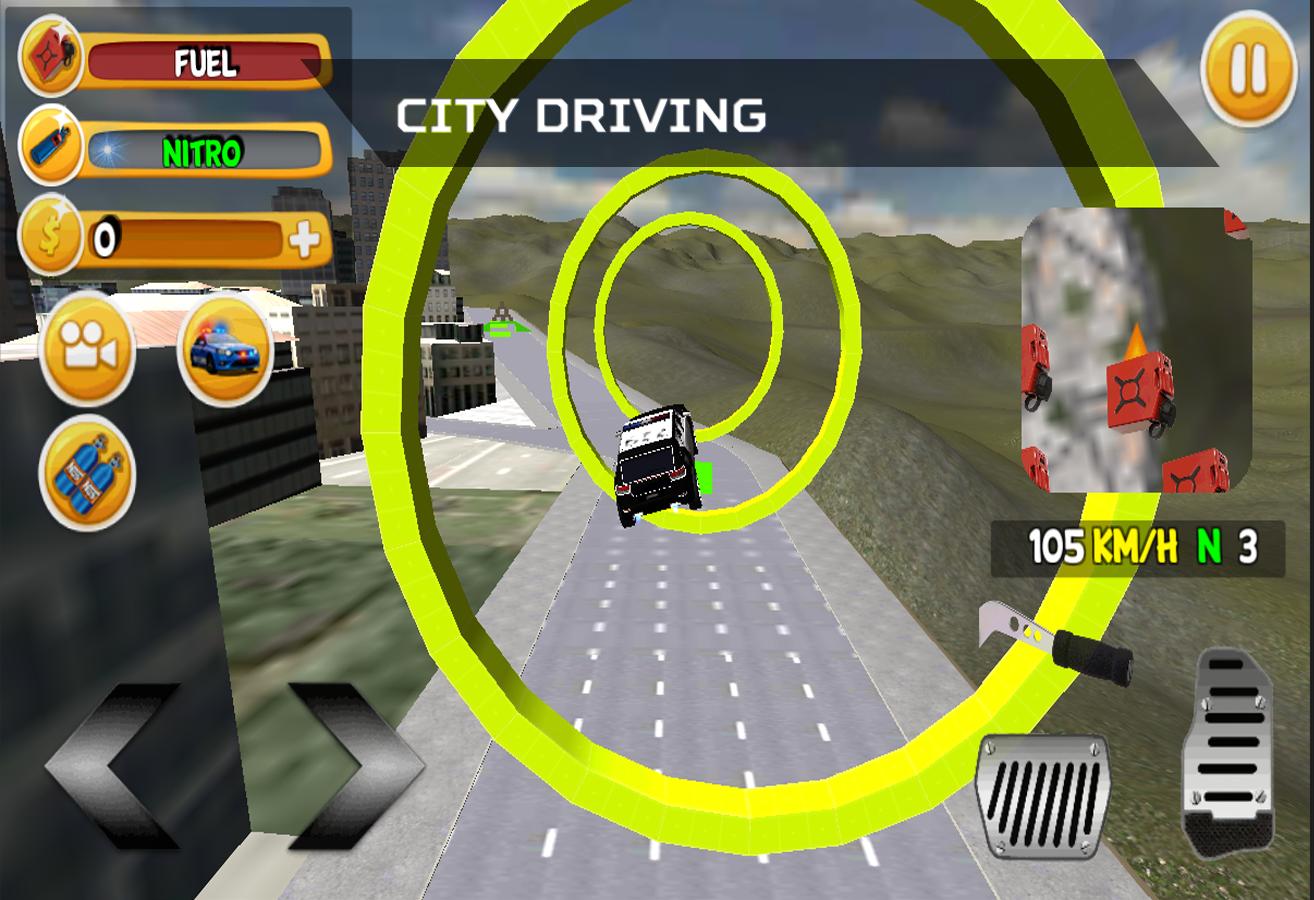Click the plus to buy more coins
The image size is (1314, 900).
click(305, 237)
